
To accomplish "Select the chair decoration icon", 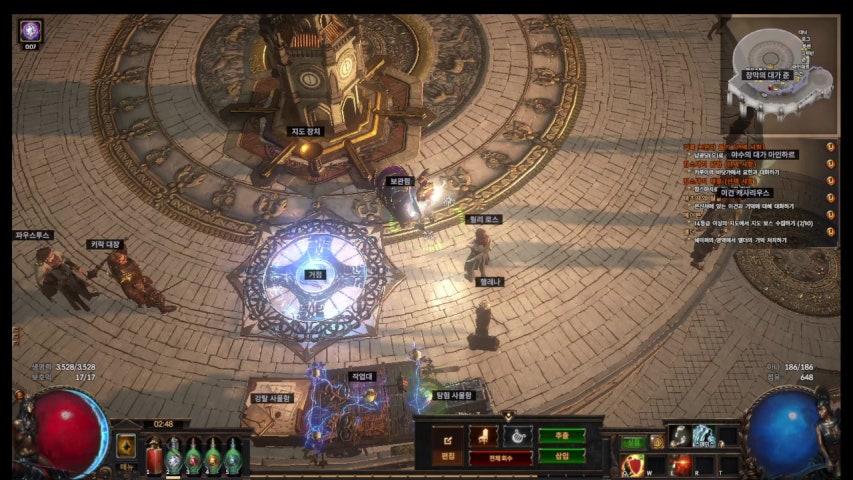I will coord(483,436).
